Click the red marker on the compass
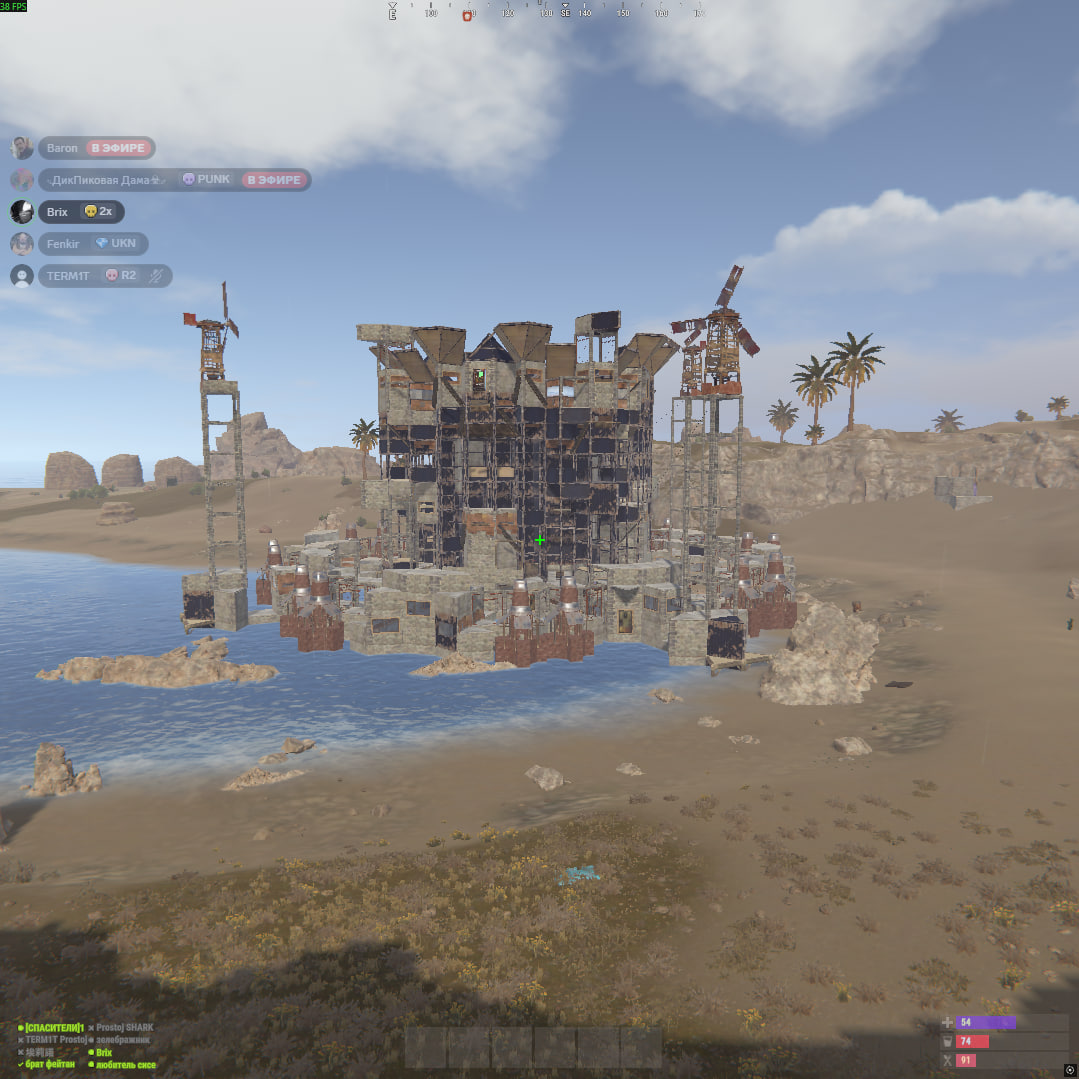1079x1079 pixels. (467, 16)
